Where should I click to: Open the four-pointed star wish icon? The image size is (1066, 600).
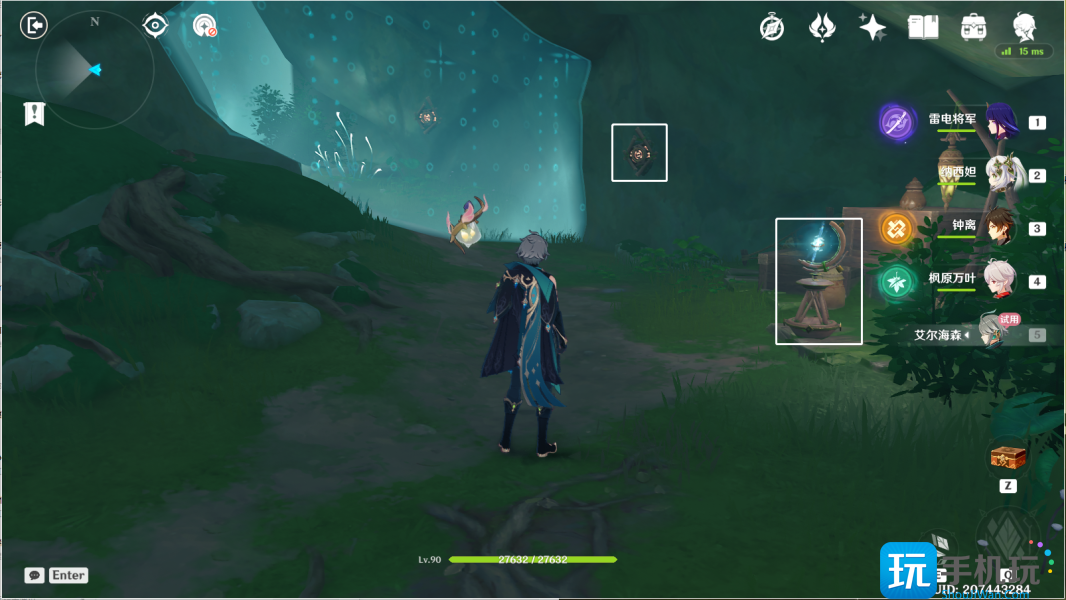tap(872, 27)
